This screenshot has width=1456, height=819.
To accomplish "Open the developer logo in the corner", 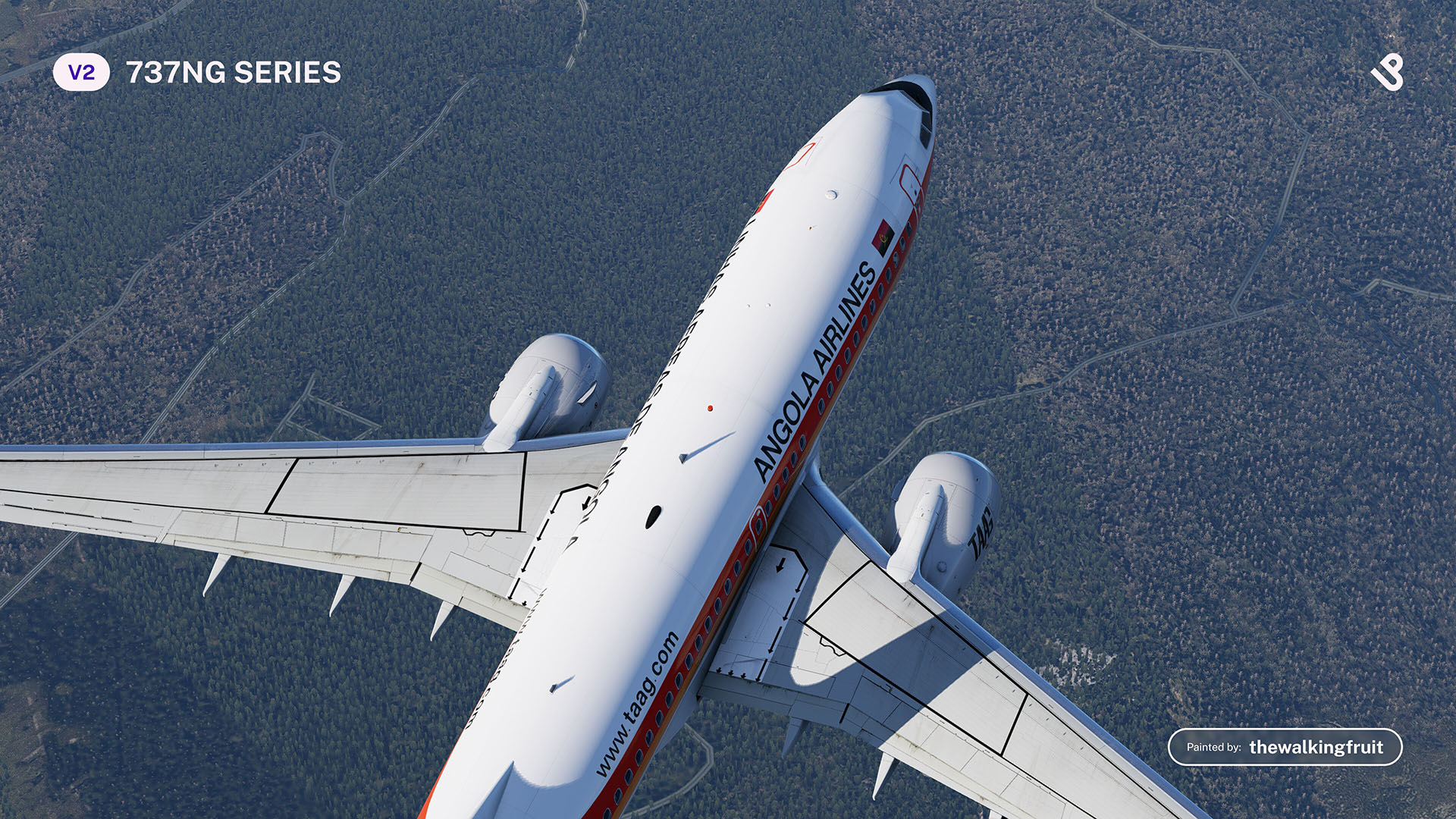I will pos(1387,73).
